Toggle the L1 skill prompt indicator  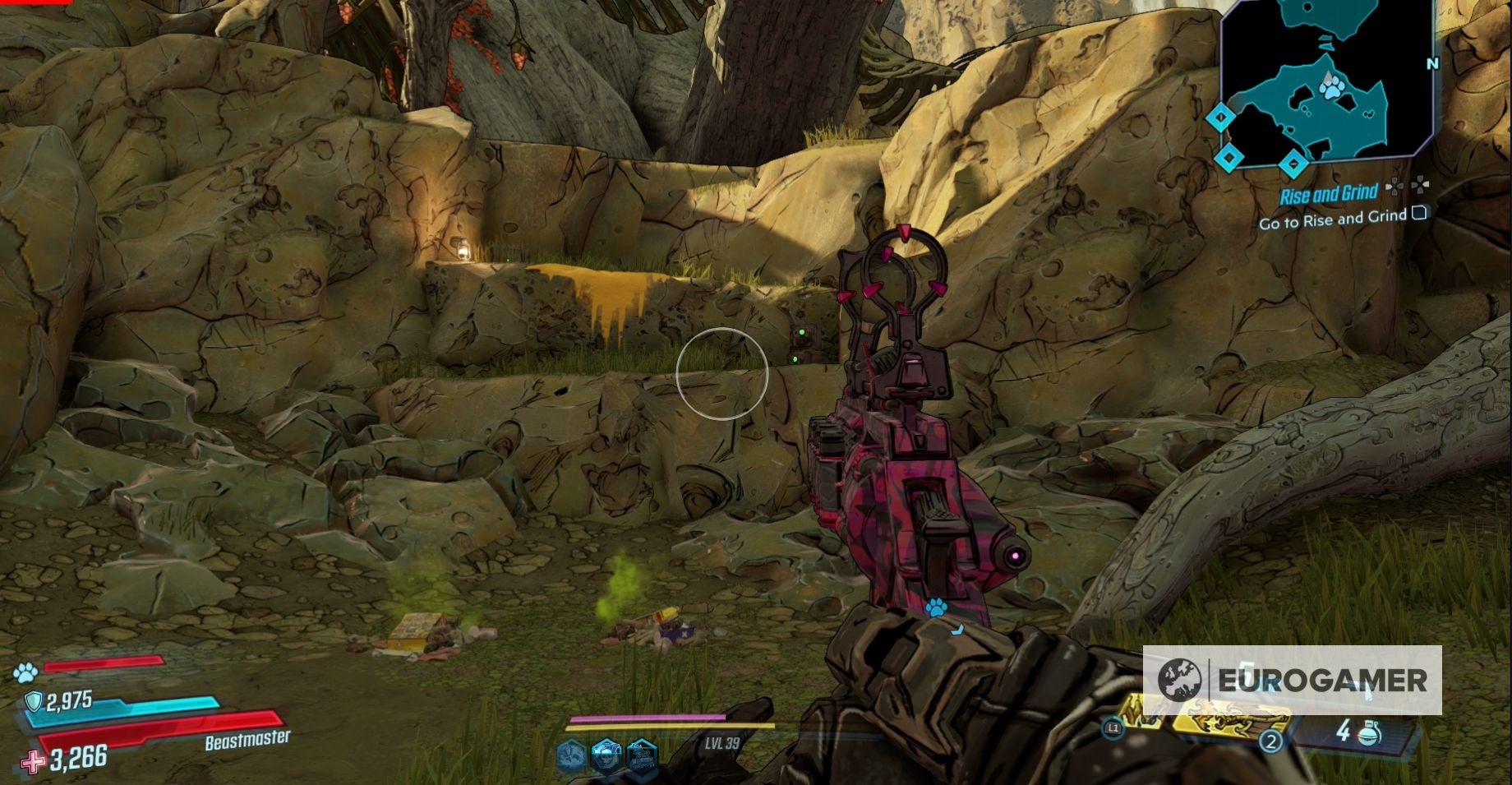1113,728
